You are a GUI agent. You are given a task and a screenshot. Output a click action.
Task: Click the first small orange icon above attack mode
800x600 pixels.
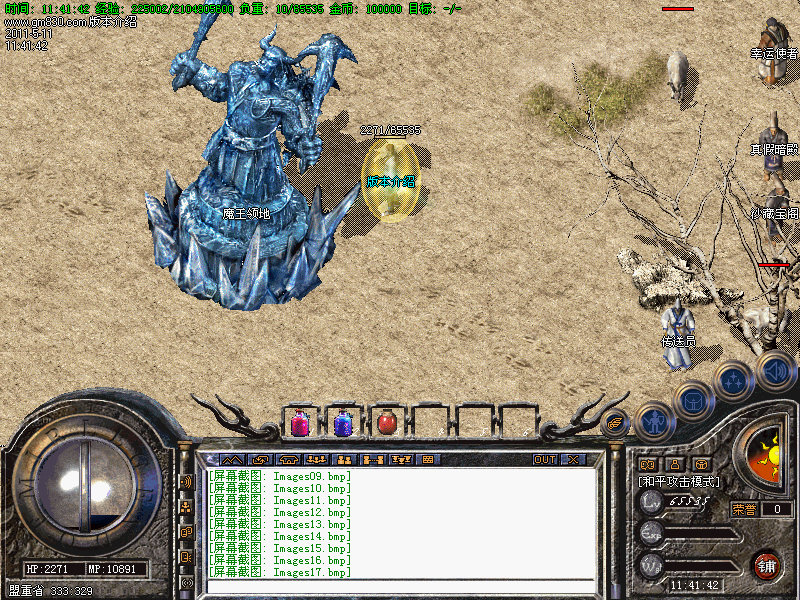(647, 464)
